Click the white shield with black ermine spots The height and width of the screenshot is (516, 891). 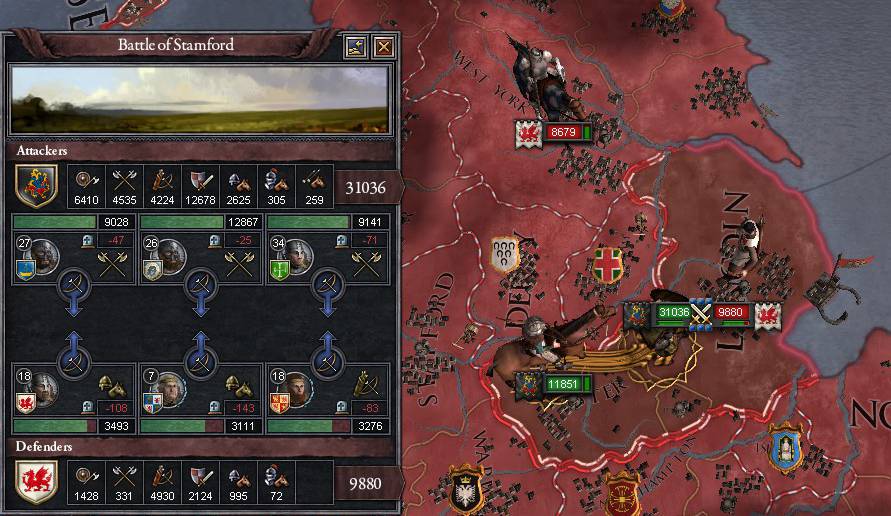(505, 254)
